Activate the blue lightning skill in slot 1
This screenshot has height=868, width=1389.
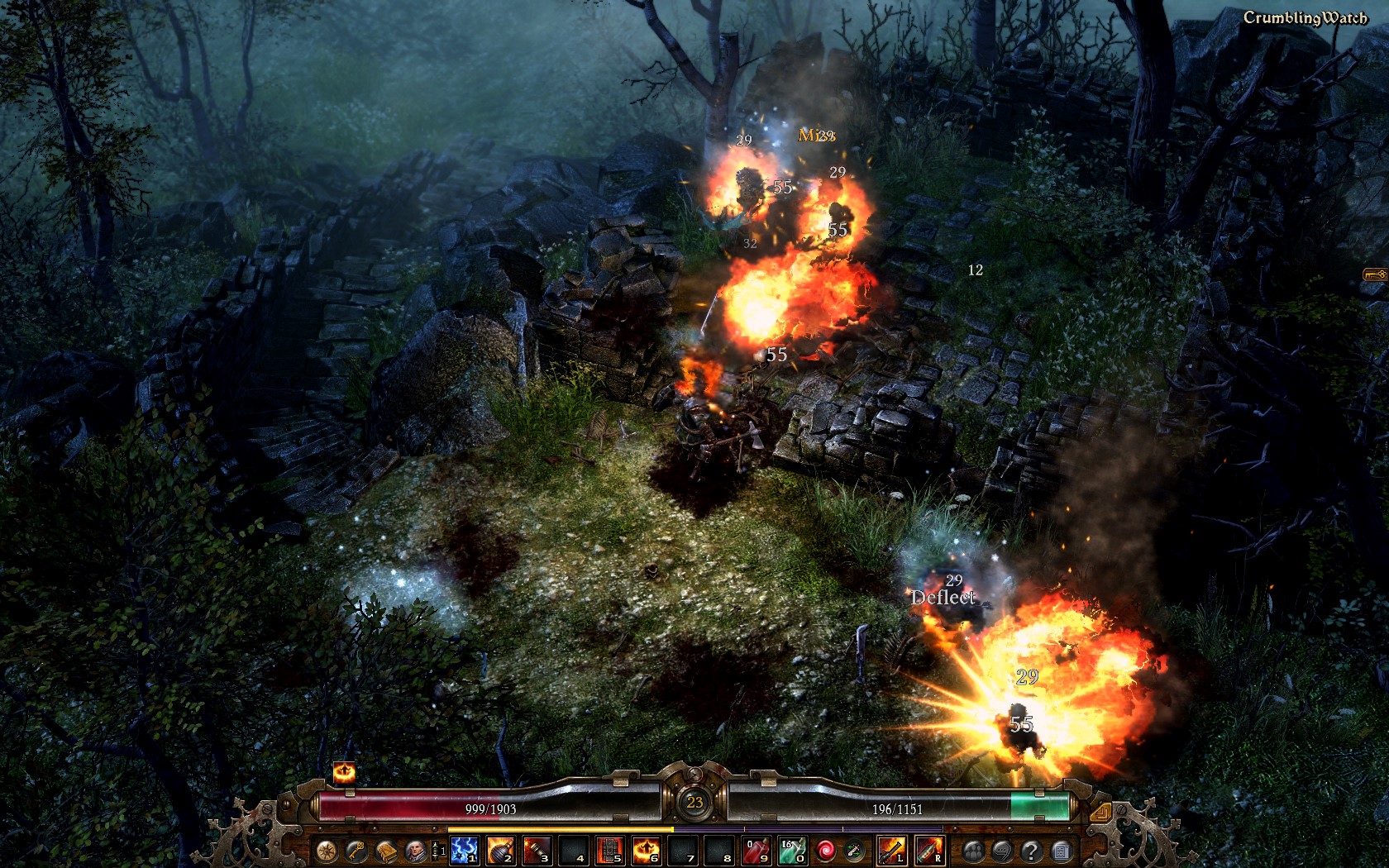[464, 851]
